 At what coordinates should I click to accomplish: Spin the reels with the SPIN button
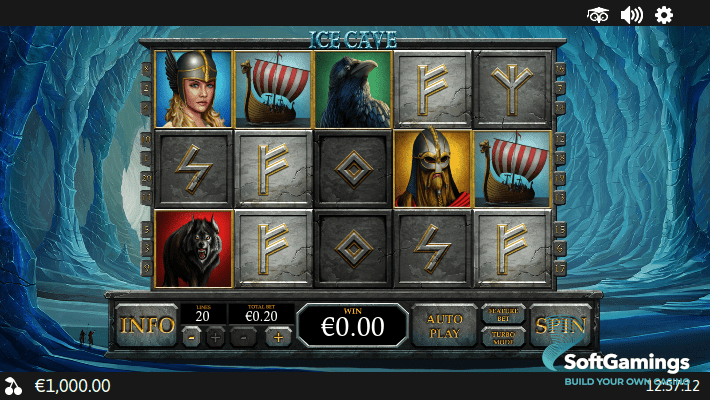coord(560,324)
